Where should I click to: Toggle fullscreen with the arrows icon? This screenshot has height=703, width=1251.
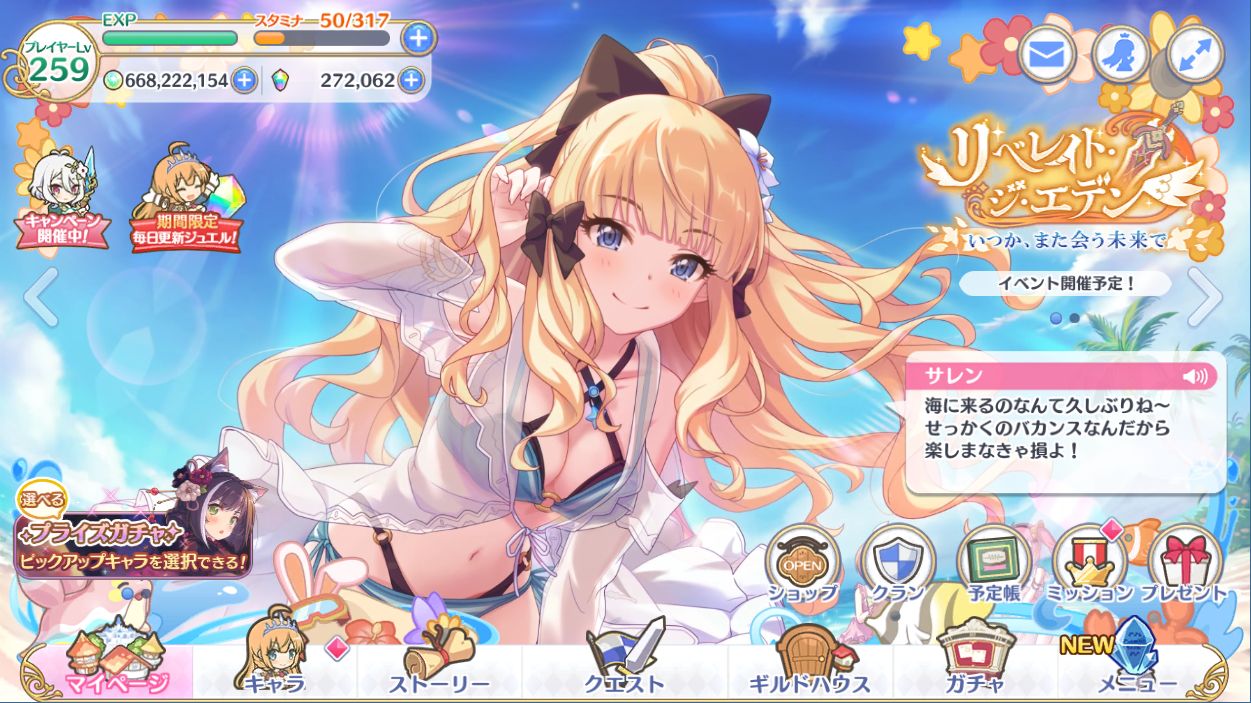(x=1194, y=55)
